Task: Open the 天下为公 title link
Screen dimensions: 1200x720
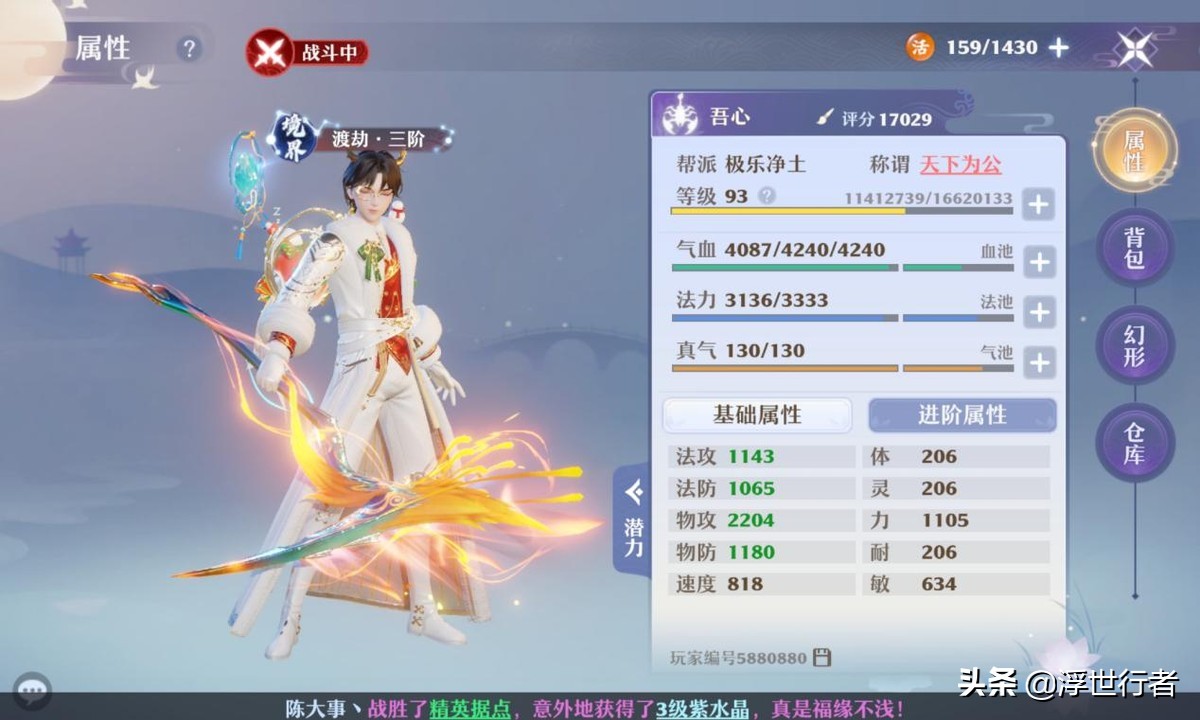Action: [960, 165]
